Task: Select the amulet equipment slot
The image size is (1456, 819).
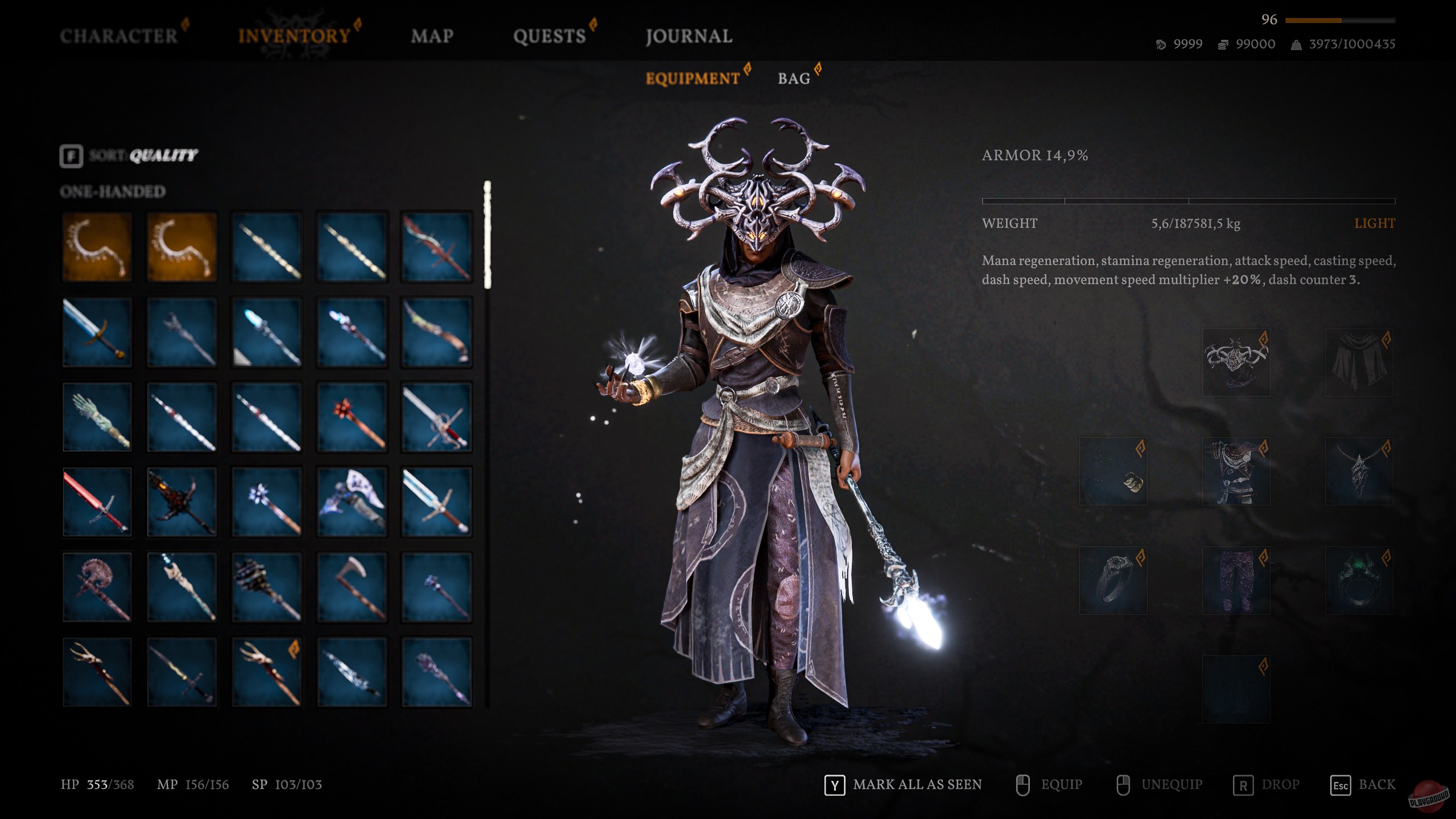Action: click(x=1359, y=471)
